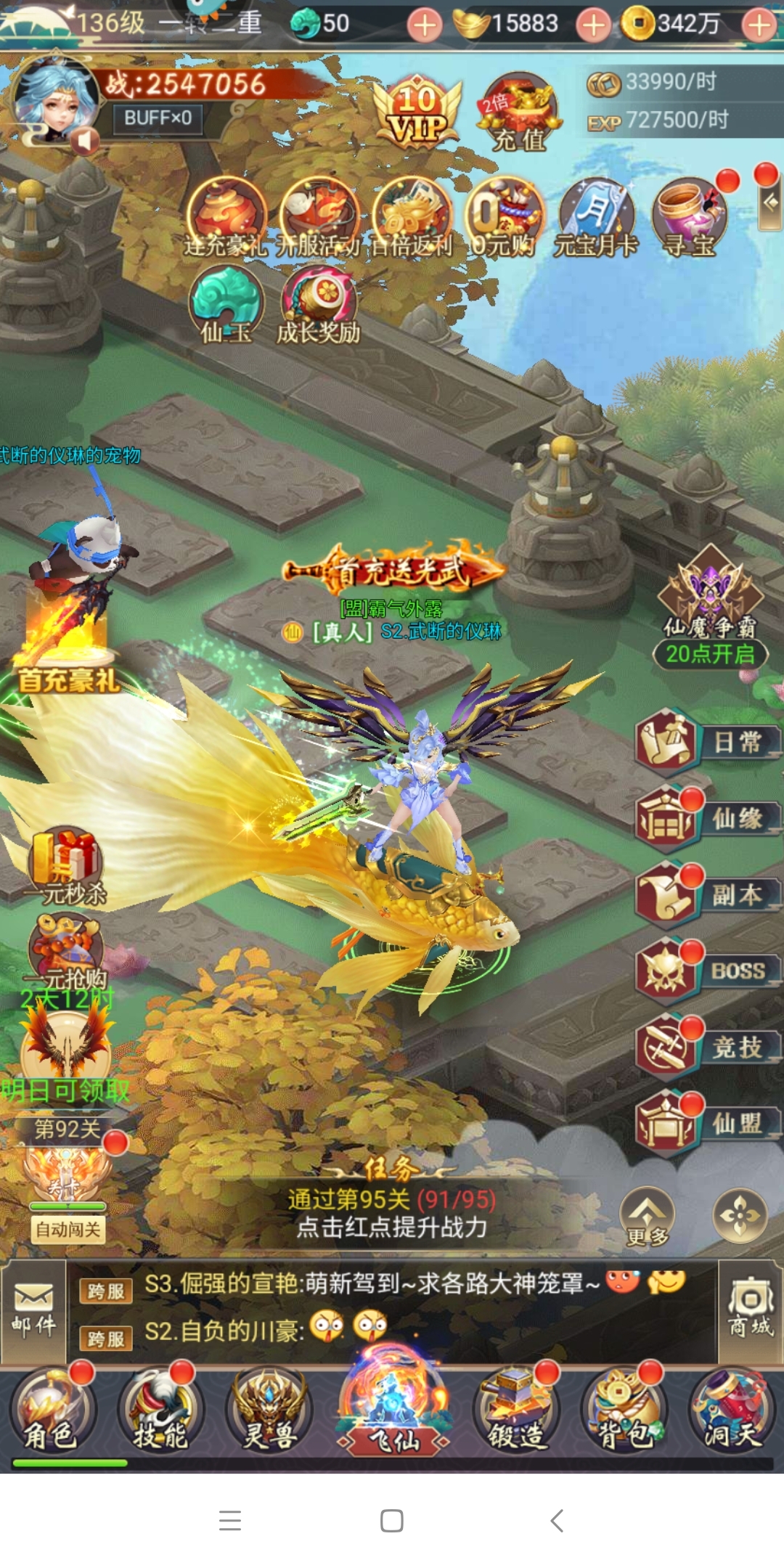Open the 副本 dungeon menu
The image size is (784, 1568).
(x=706, y=895)
